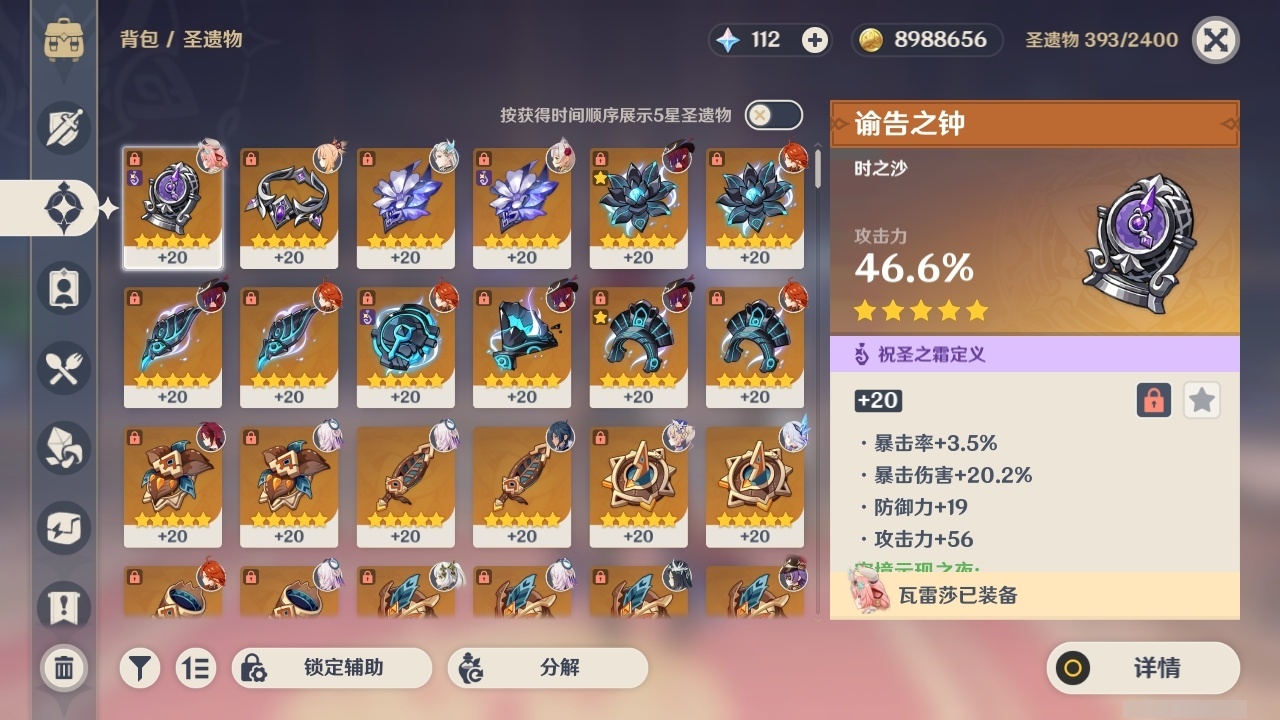1280x720 pixels.
Task: Open the artifact filter funnel icon
Action: (x=139, y=668)
